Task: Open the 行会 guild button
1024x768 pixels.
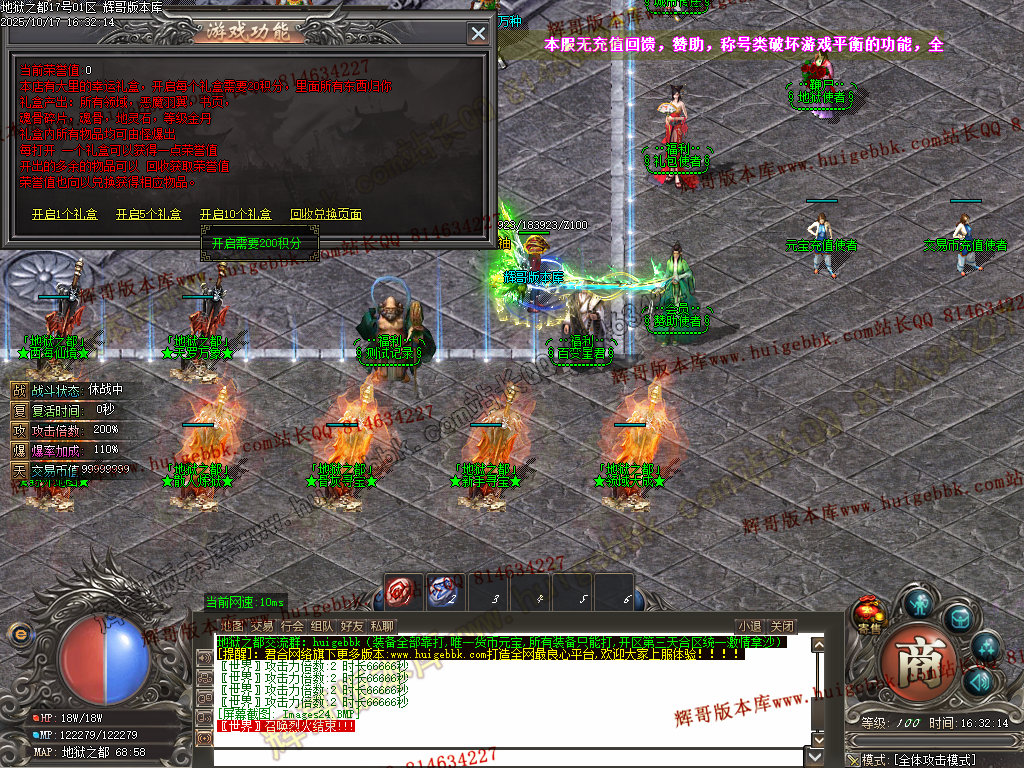Action: [292, 626]
